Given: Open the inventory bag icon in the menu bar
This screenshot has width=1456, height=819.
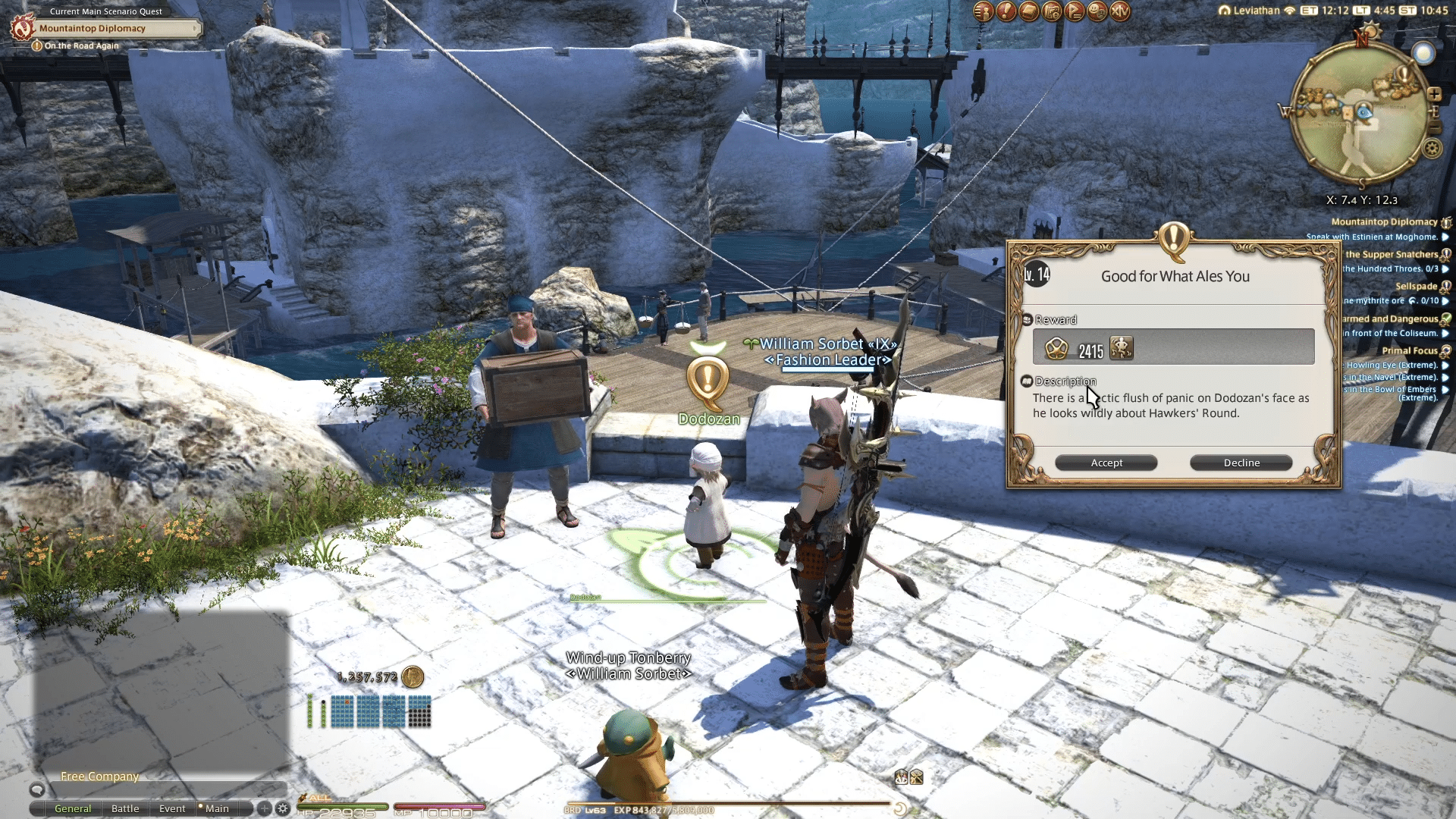Looking at the screenshot, I should (x=1029, y=11).
